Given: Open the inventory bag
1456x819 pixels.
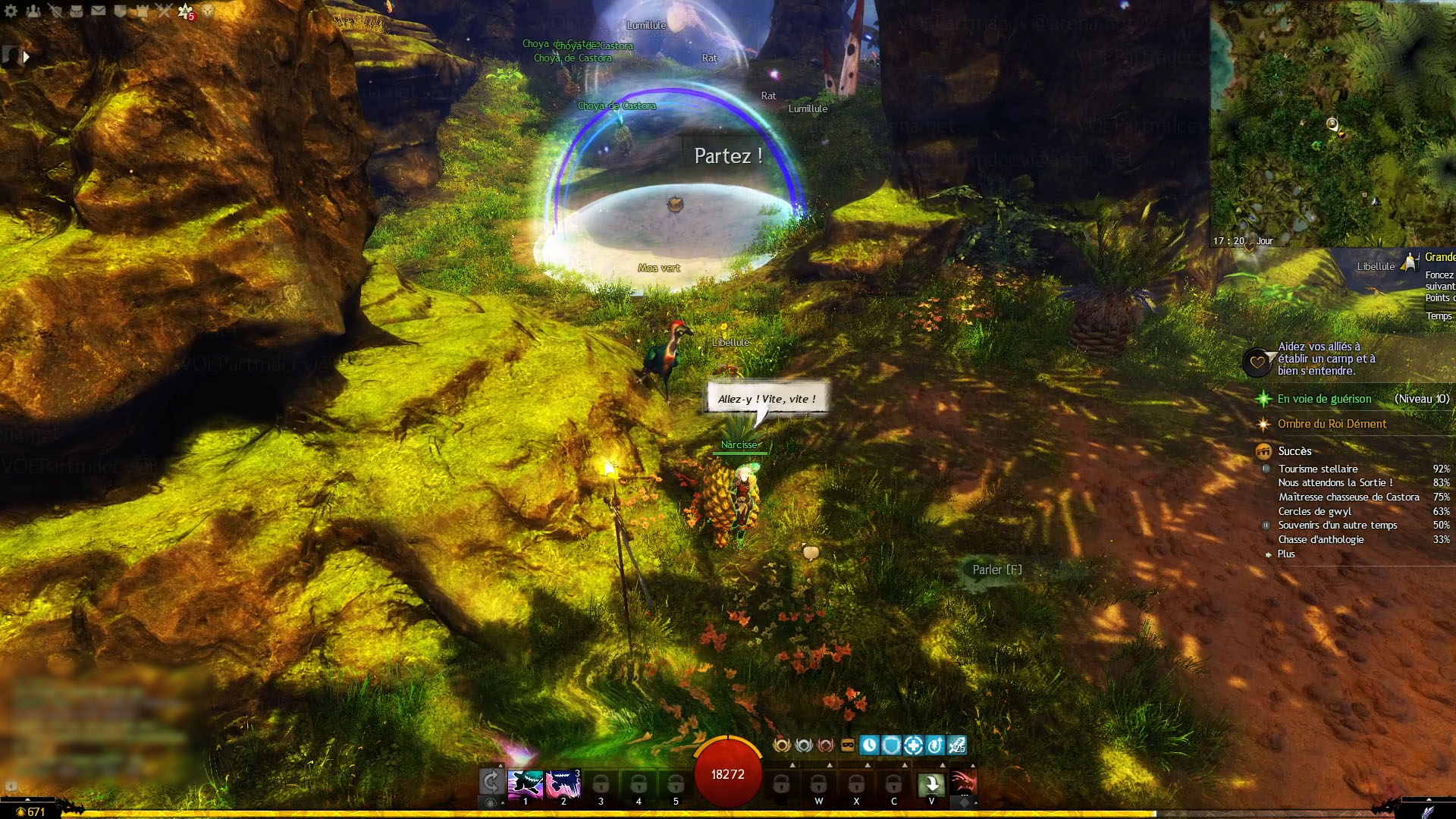Looking at the screenshot, I should click(77, 11).
